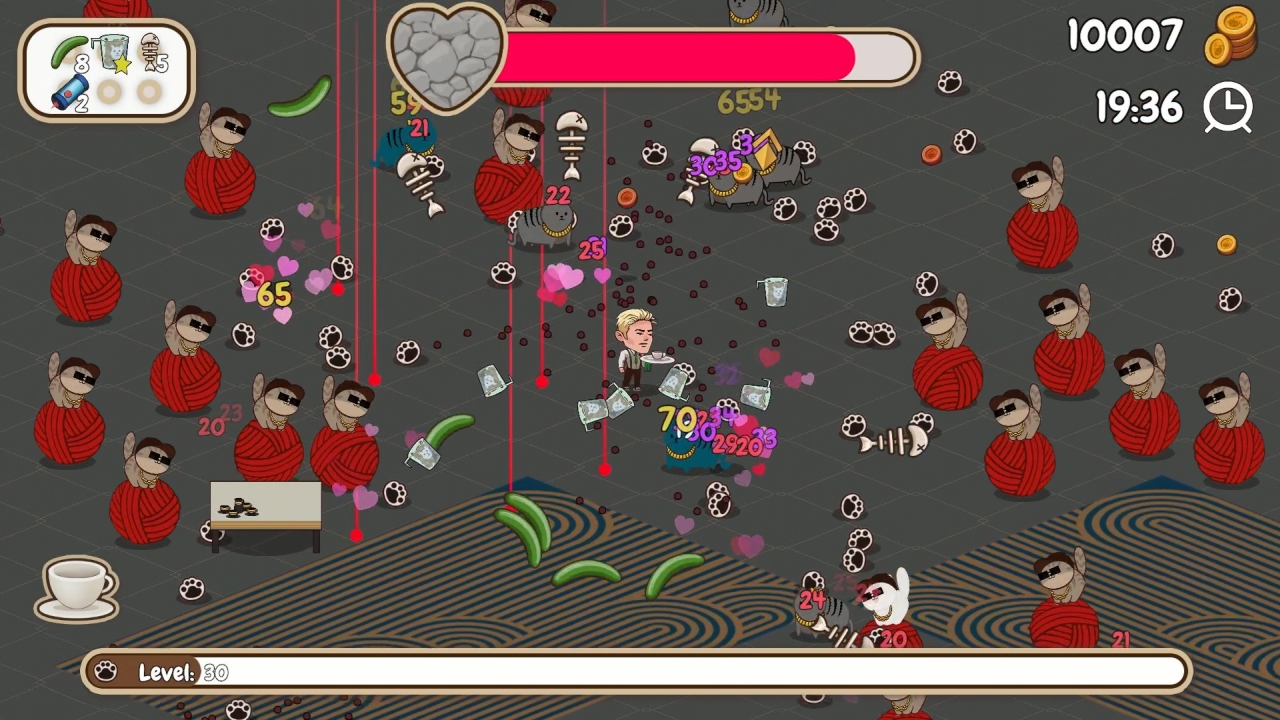Click the timer showing 19:36
Image resolution: width=1280 pixels, height=720 pixels.
tap(1139, 107)
